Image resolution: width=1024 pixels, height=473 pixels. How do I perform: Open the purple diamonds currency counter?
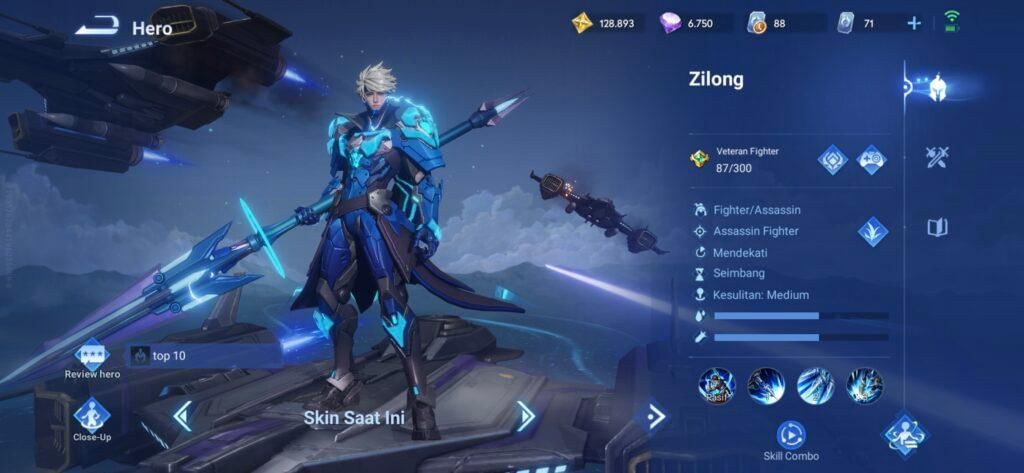point(695,23)
